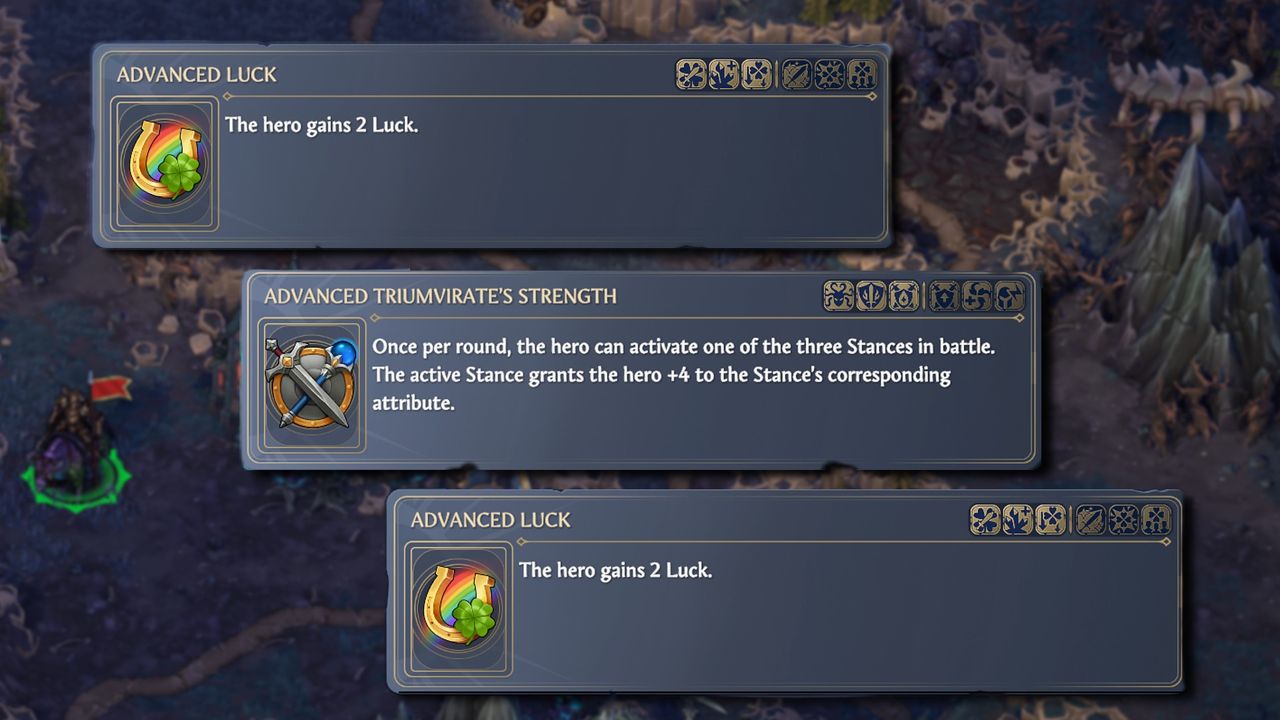
Task: Select the ornate defensive shield icon on middle tooltip
Action: point(903,296)
